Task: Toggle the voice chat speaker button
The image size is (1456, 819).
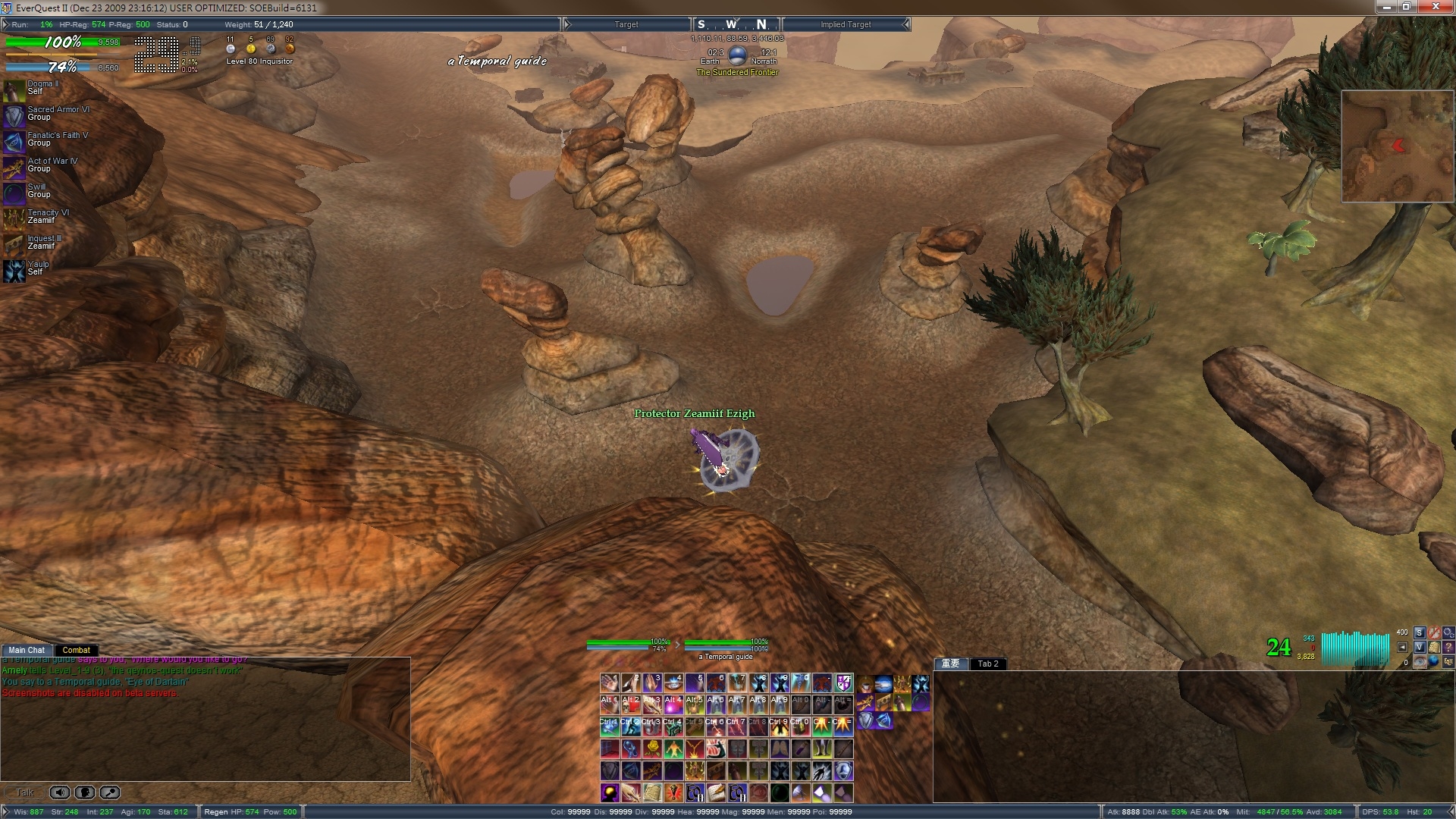Action: [x=59, y=792]
